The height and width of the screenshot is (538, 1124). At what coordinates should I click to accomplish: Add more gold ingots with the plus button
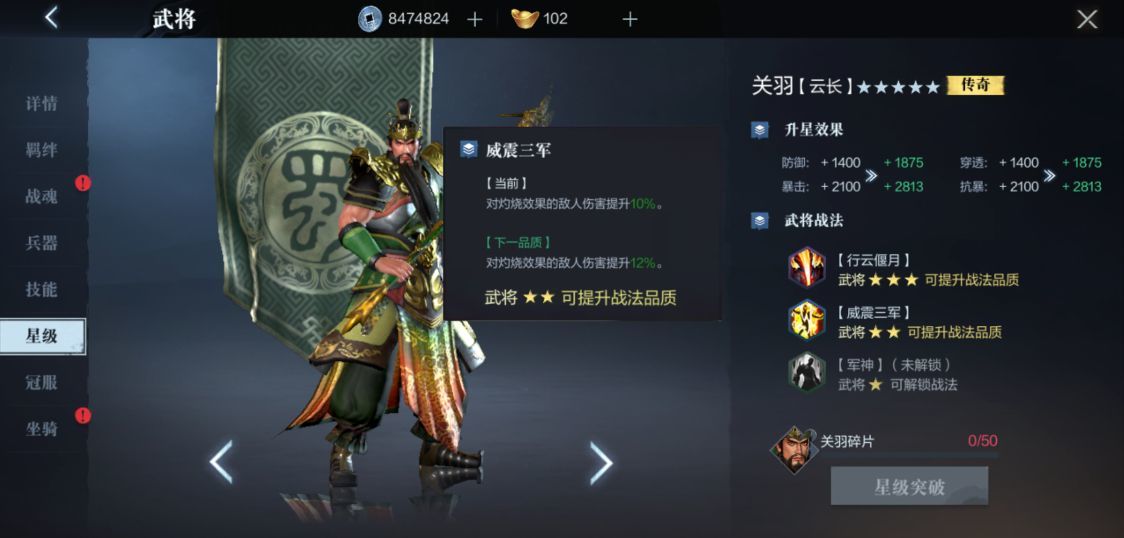click(x=630, y=19)
